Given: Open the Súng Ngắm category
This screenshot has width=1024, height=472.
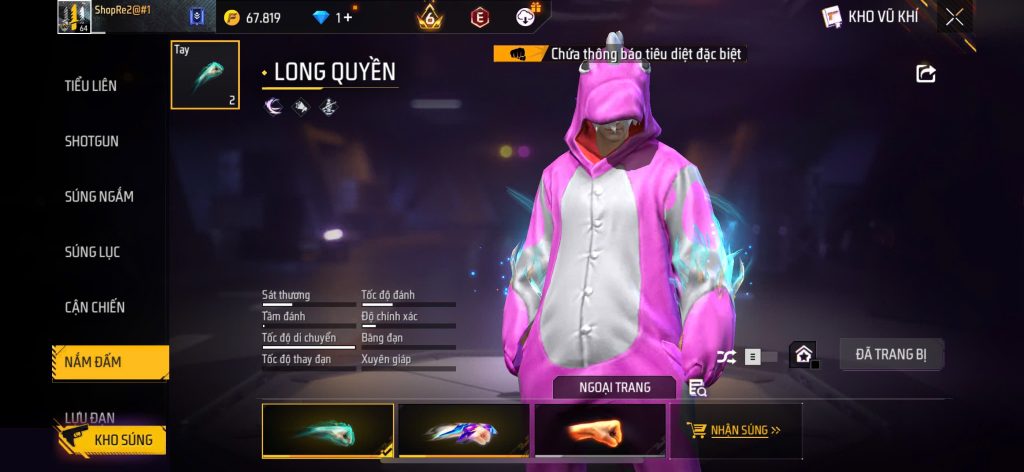Looking at the screenshot, I should (x=99, y=196).
